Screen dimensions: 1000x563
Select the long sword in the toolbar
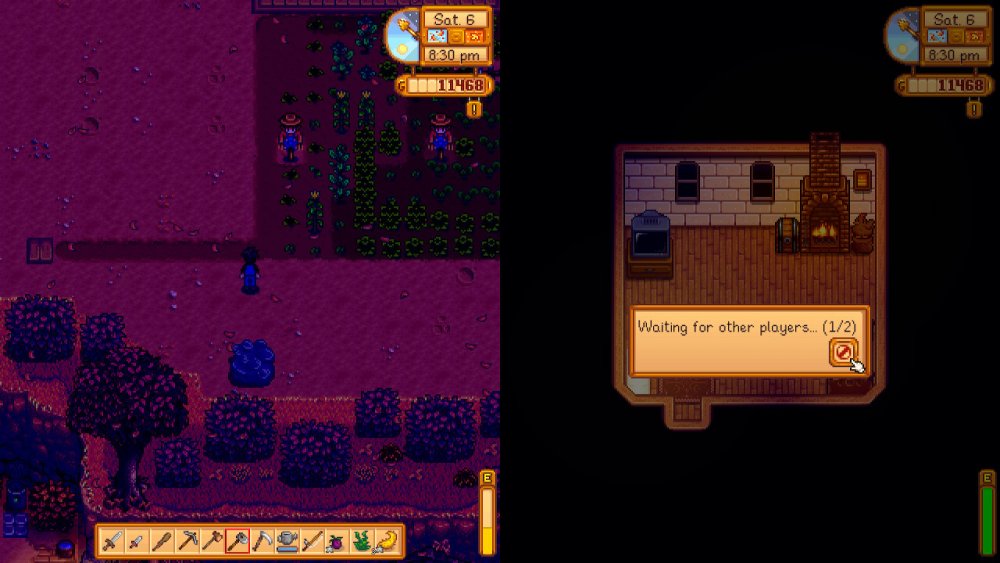pyautogui.click(x=113, y=541)
